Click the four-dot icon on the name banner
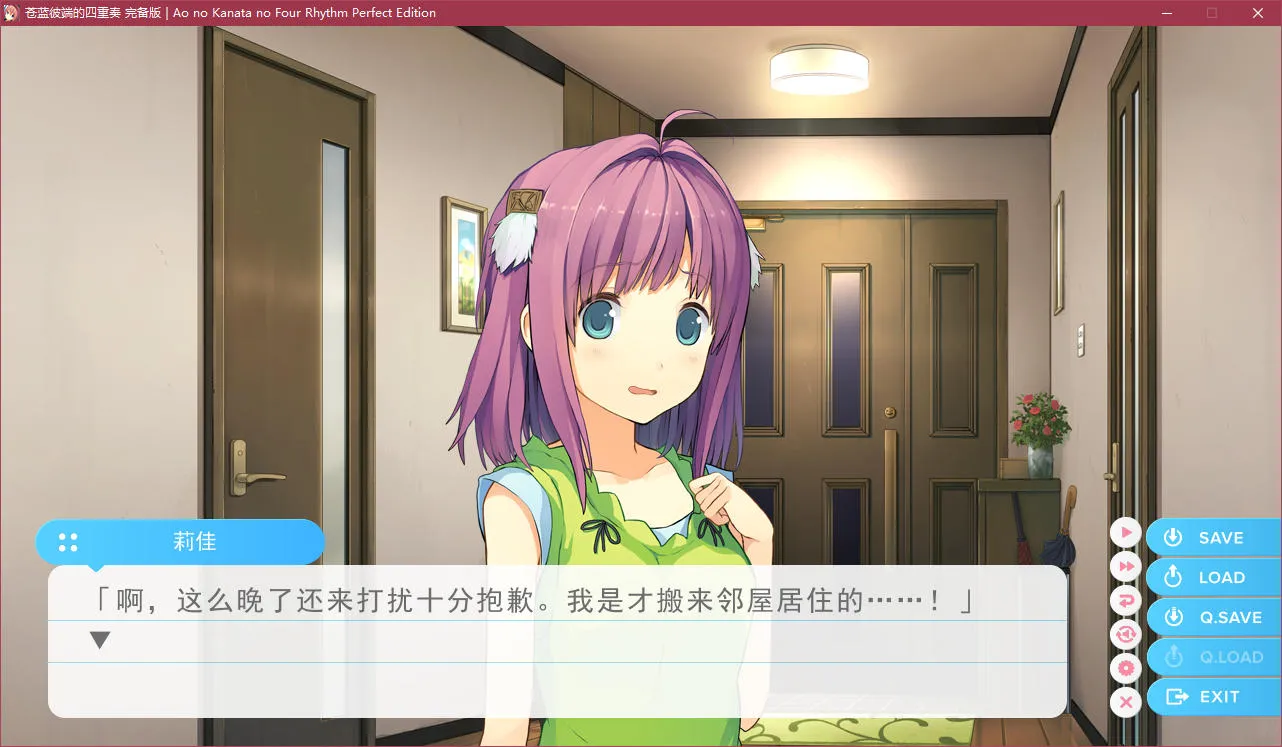The image size is (1282, 747). tap(68, 542)
